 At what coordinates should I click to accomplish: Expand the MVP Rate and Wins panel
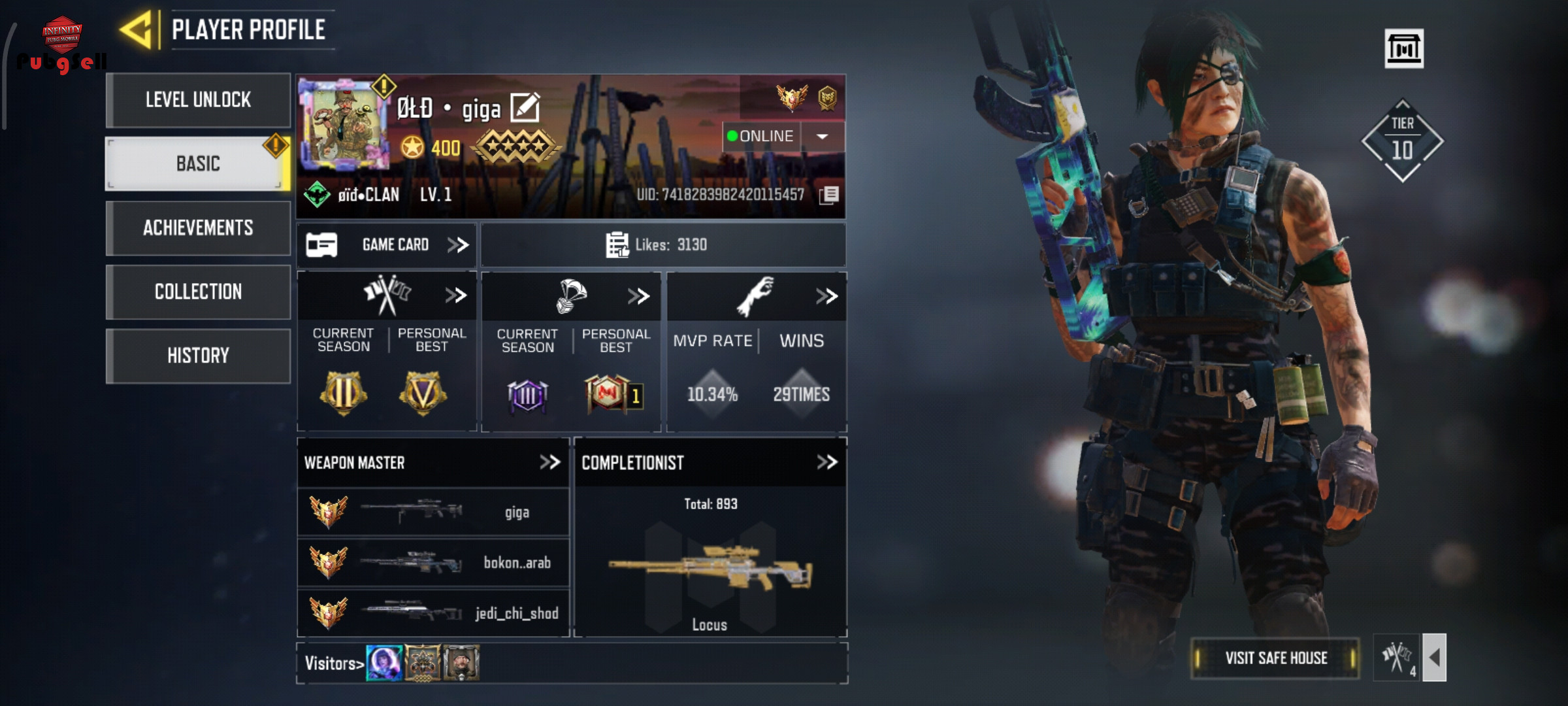pos(826,296)
